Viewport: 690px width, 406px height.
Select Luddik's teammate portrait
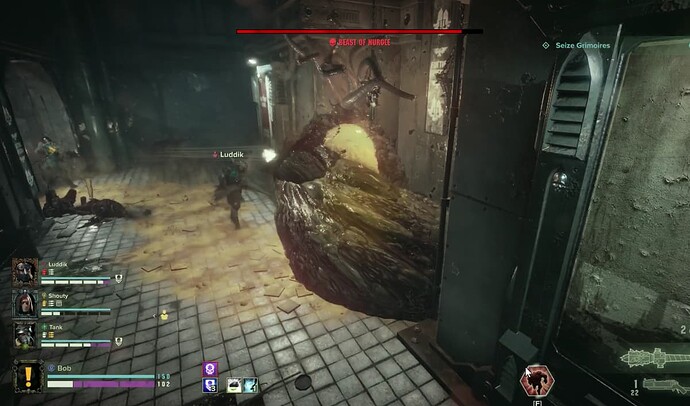pos(25,273)
